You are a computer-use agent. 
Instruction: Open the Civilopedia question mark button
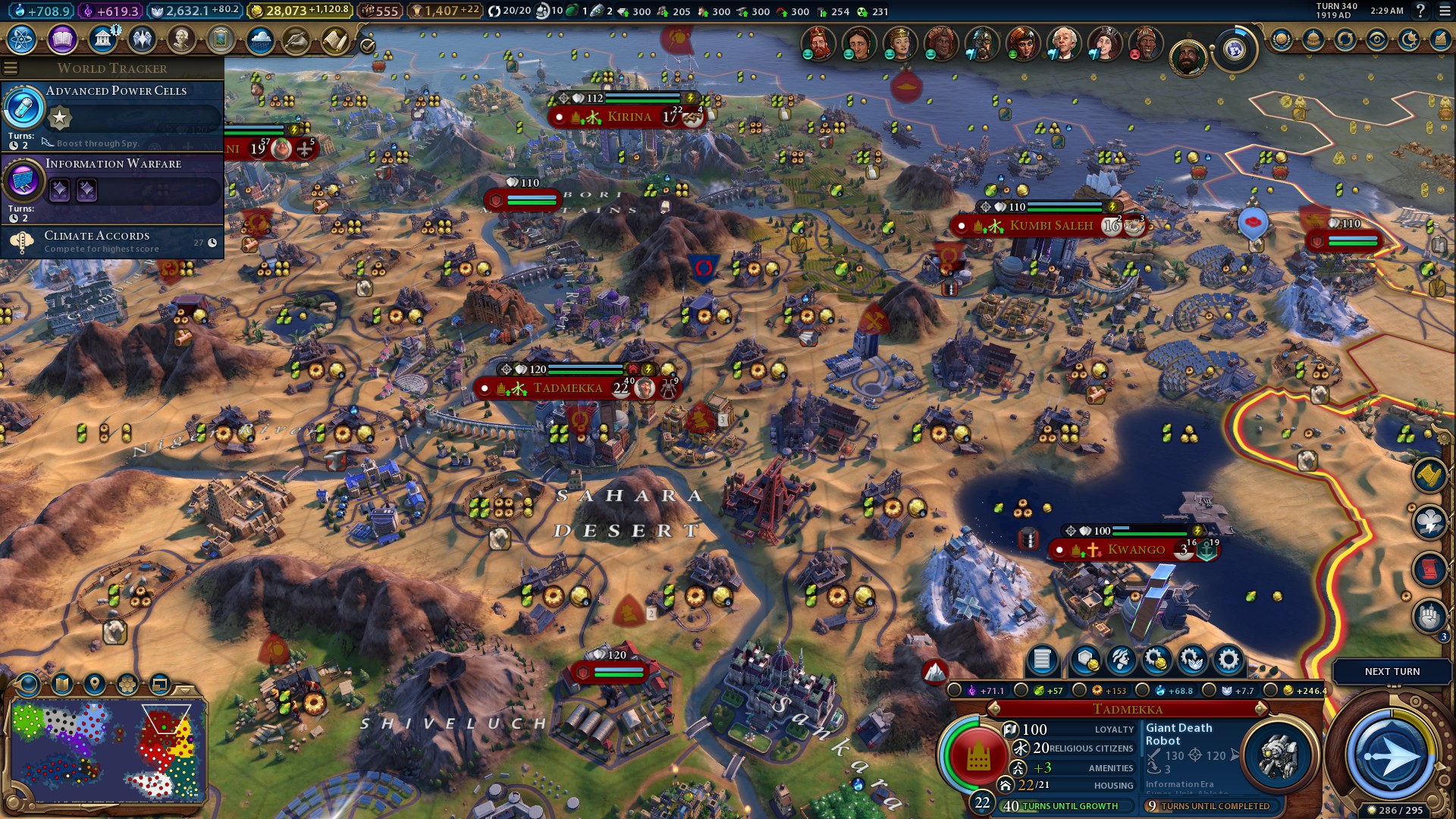click(x=1420, y=11)
